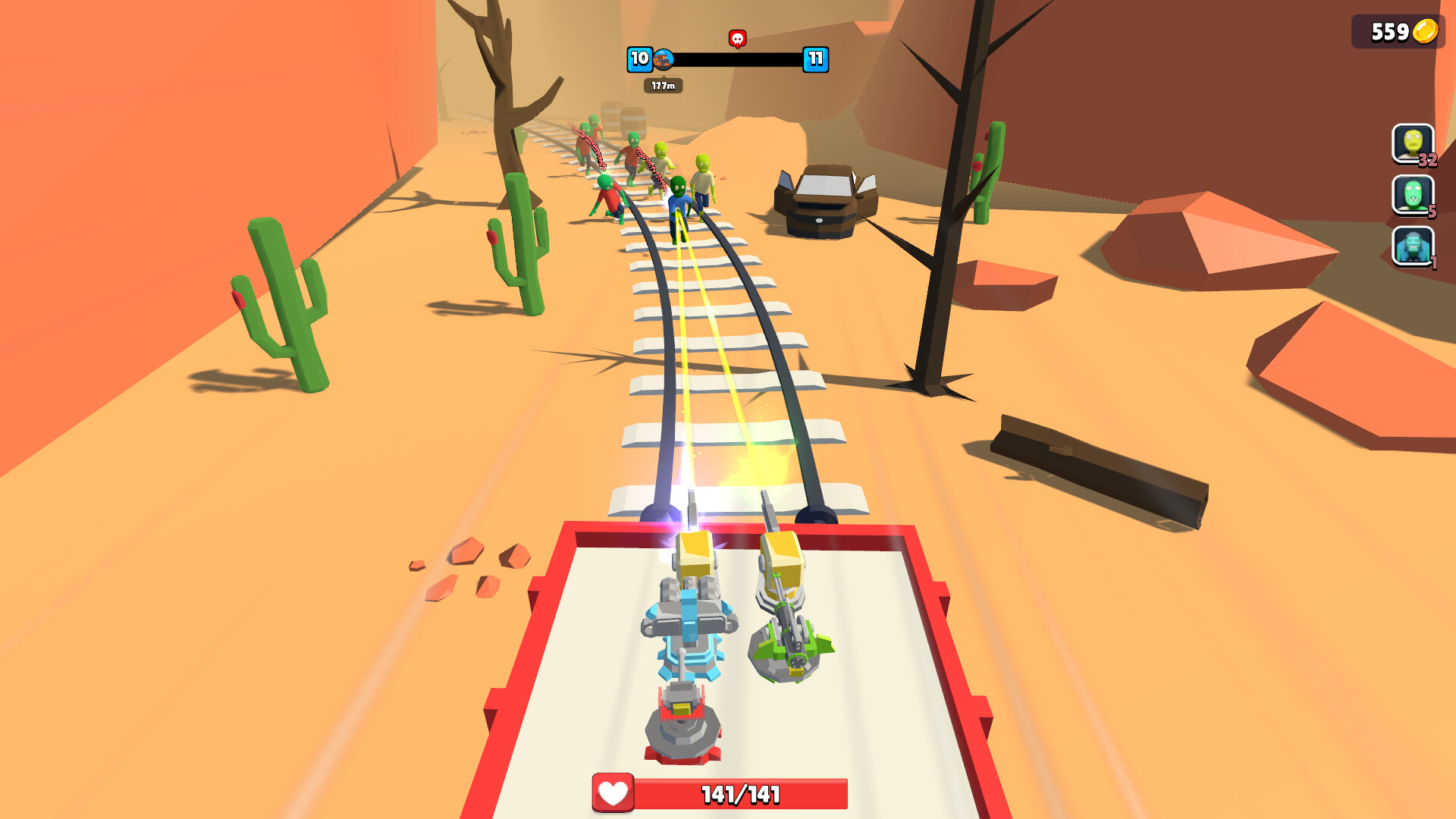Image resolution: width=1456 pixels, height=819 pixels.
Task: Click the gold coin currency icon
Action: (1424, 31)
